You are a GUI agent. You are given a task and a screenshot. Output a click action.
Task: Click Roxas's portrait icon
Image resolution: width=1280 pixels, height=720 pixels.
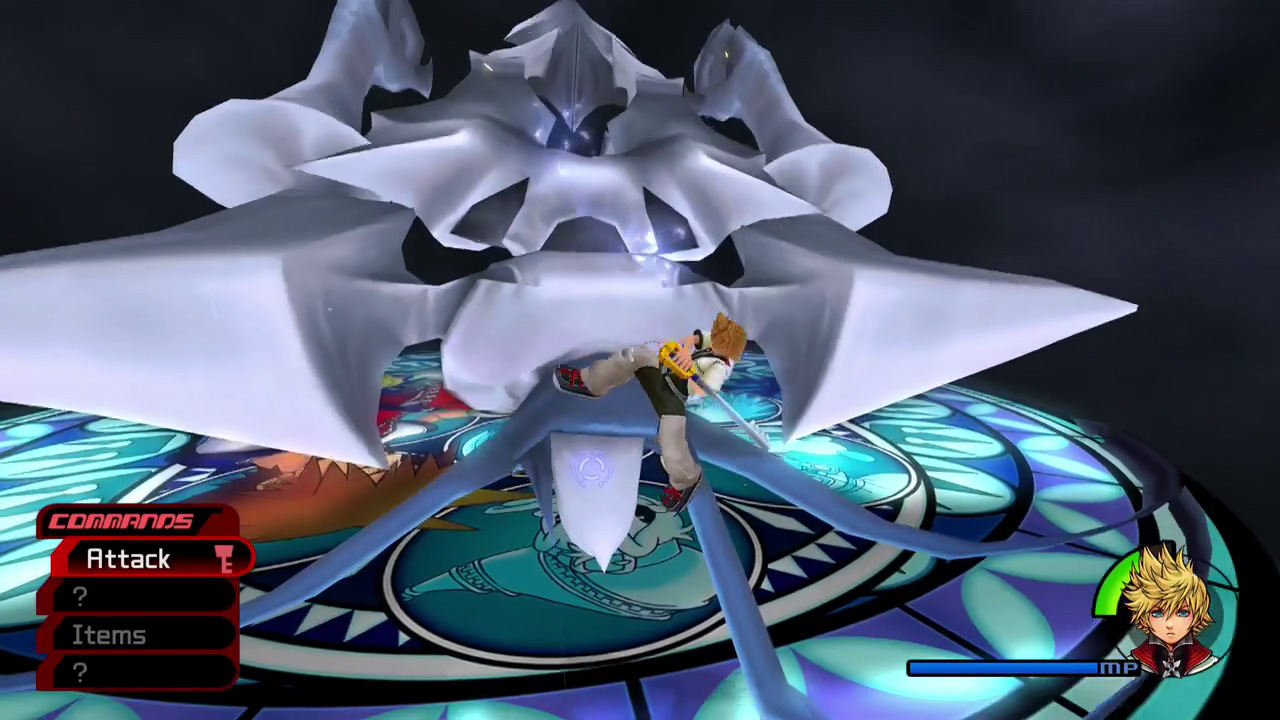point(1164,608)
